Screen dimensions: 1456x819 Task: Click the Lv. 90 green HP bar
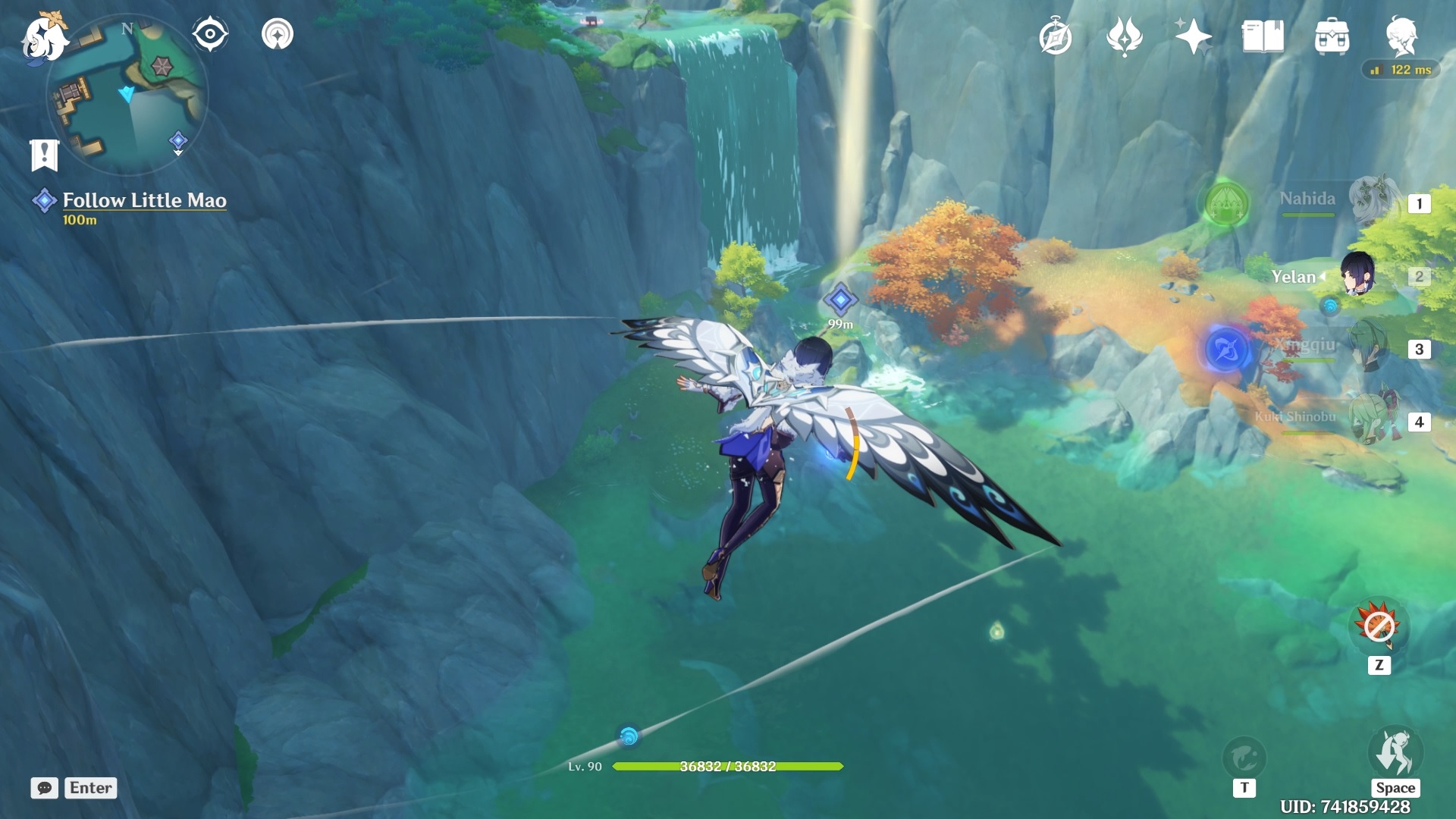(728, 767)
